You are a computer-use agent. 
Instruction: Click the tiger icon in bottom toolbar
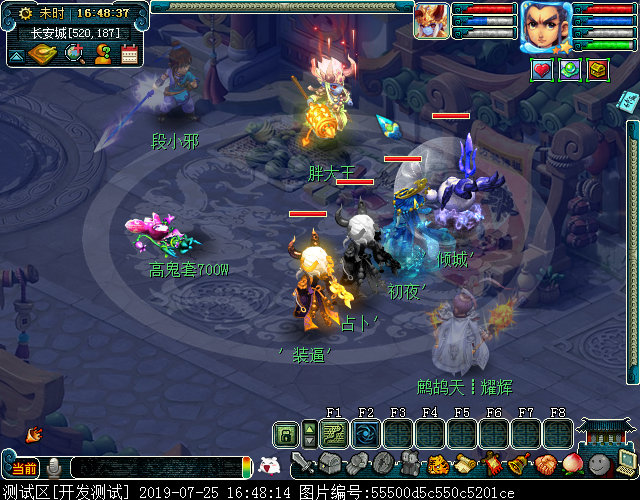point(438,465)
